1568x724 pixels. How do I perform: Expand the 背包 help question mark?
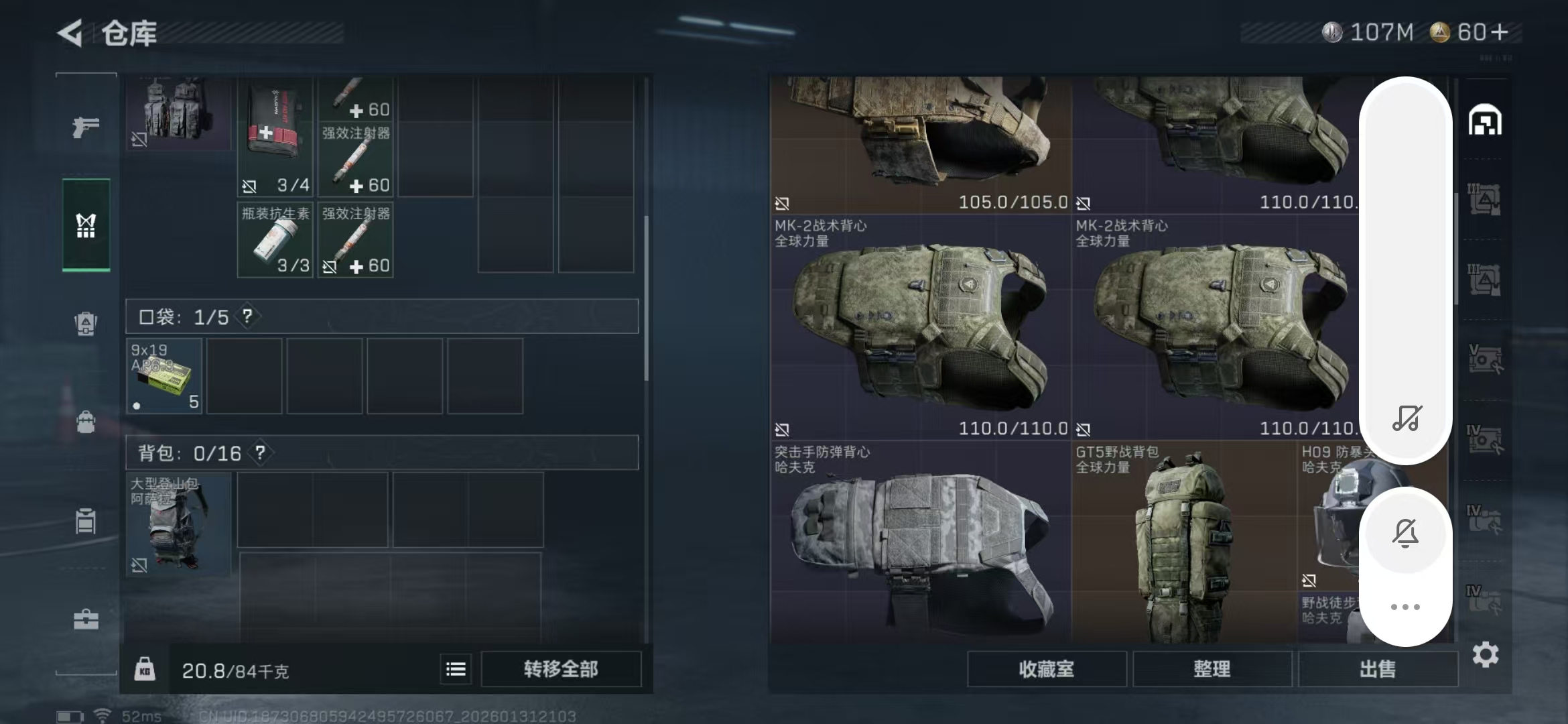click(x=260, y=453)
